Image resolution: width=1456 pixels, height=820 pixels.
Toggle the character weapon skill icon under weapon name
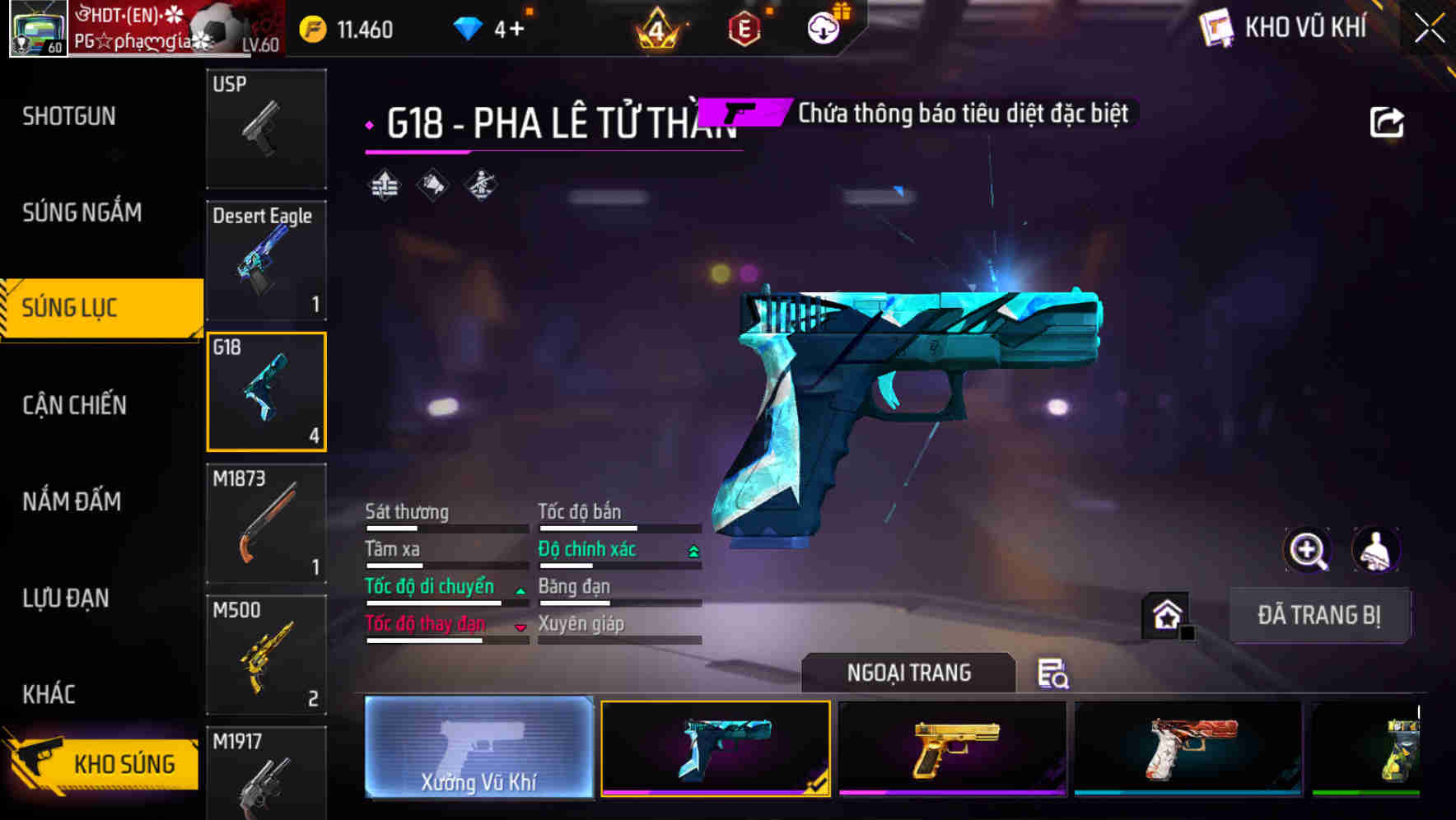coord(478,187)
